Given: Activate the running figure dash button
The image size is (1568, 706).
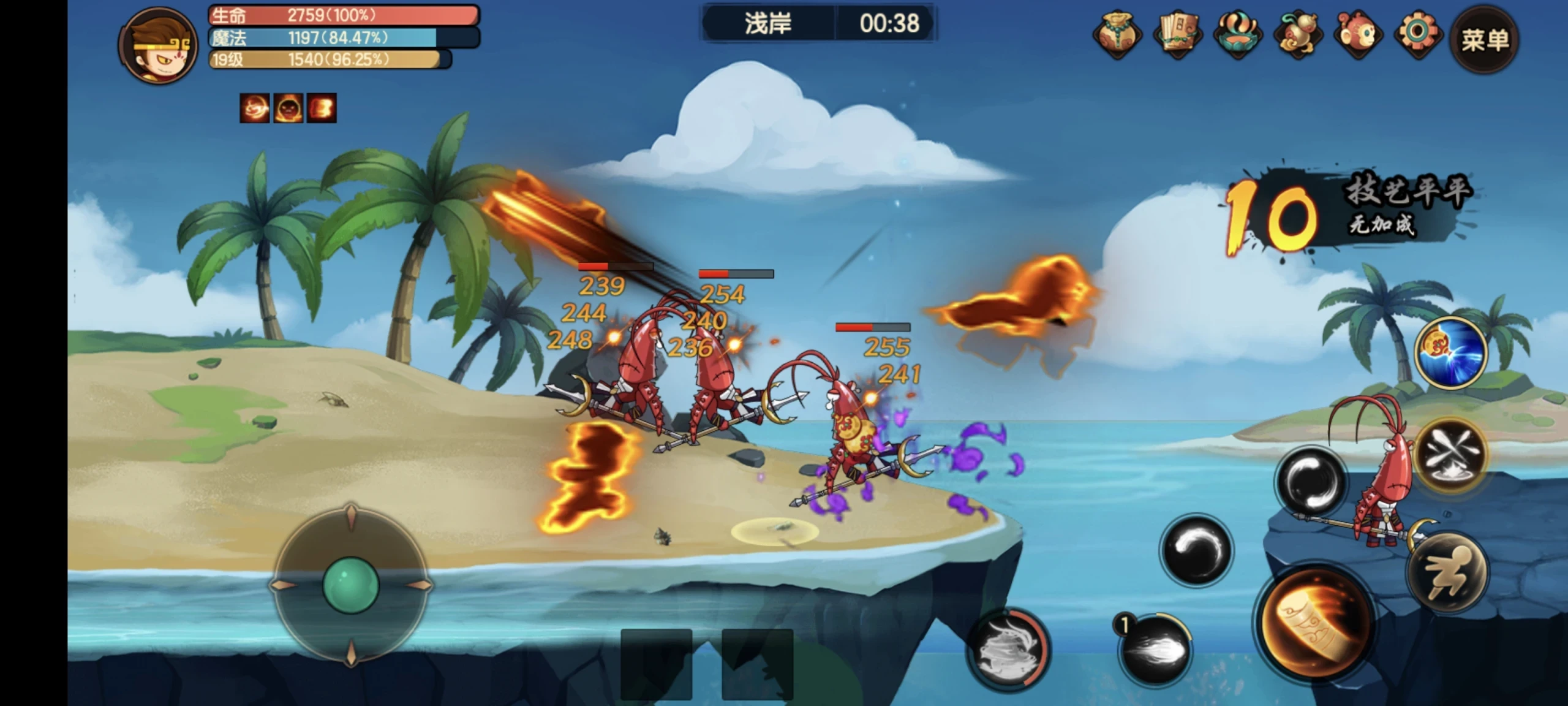Looking at the screenshot, I should tap(1447, 572).
